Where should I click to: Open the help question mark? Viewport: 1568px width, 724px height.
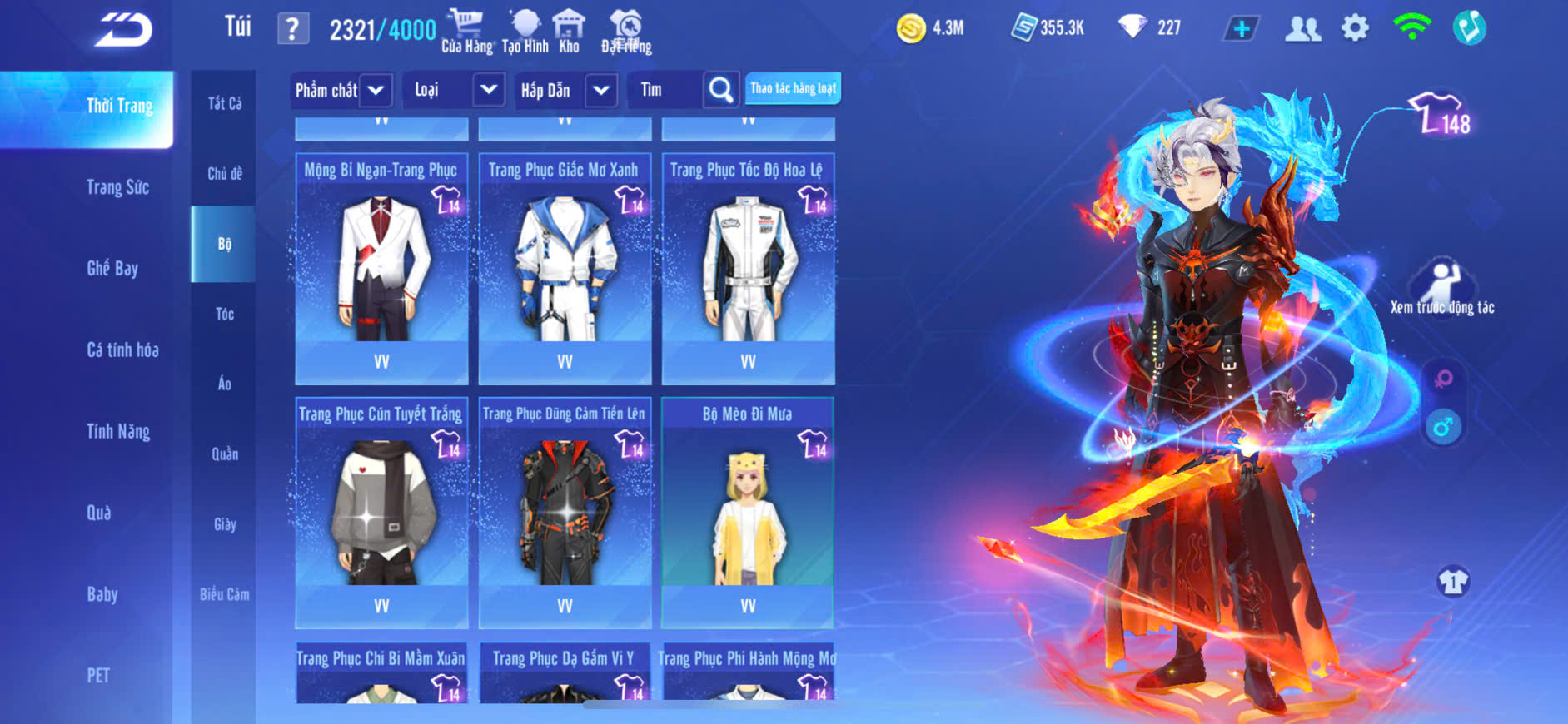click(x=292, y=29)
